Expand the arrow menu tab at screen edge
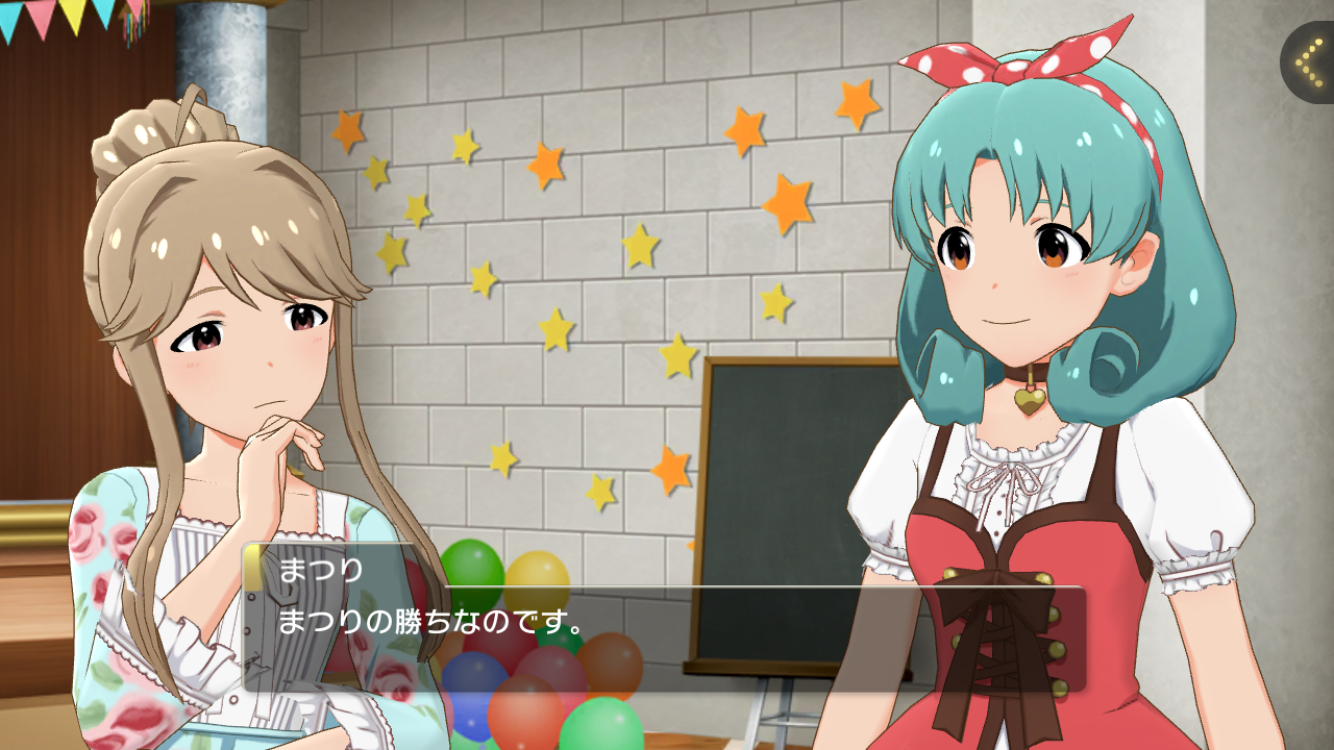Viewport: 1334px width, 750px height. click(x=1309, y=62)
